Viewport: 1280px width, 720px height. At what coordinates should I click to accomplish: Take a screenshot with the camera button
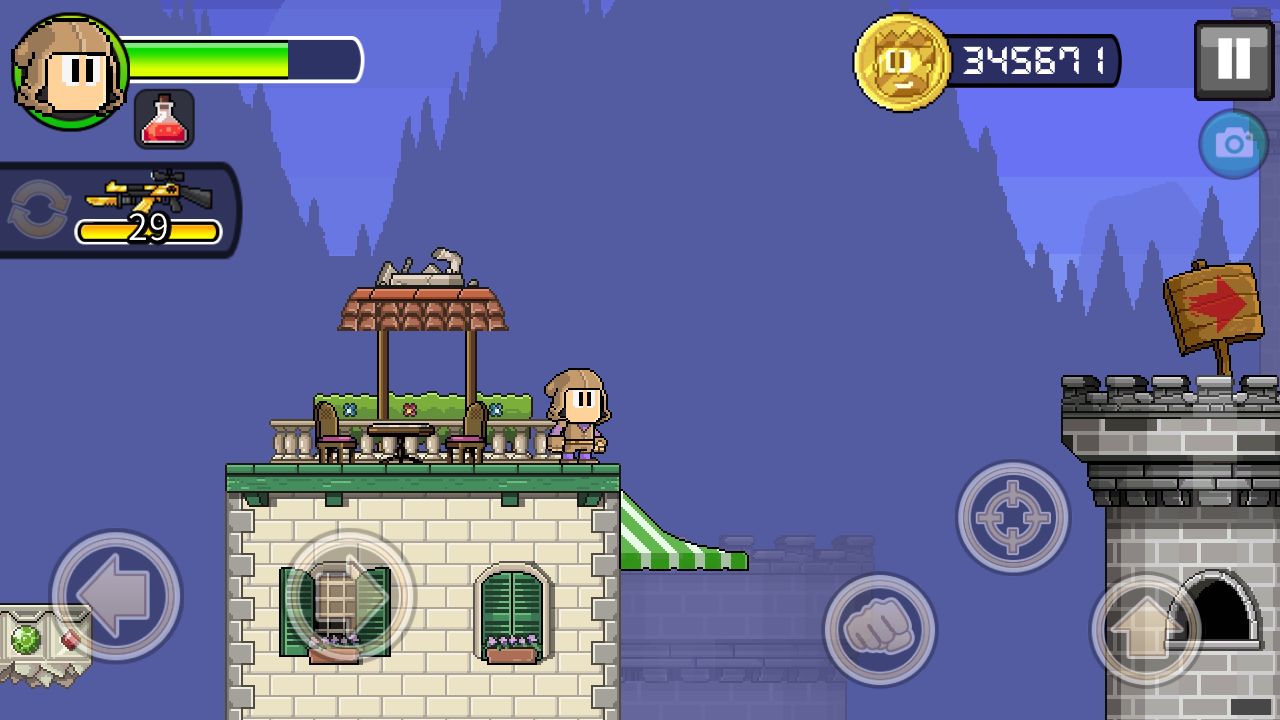pos(1233,145)
